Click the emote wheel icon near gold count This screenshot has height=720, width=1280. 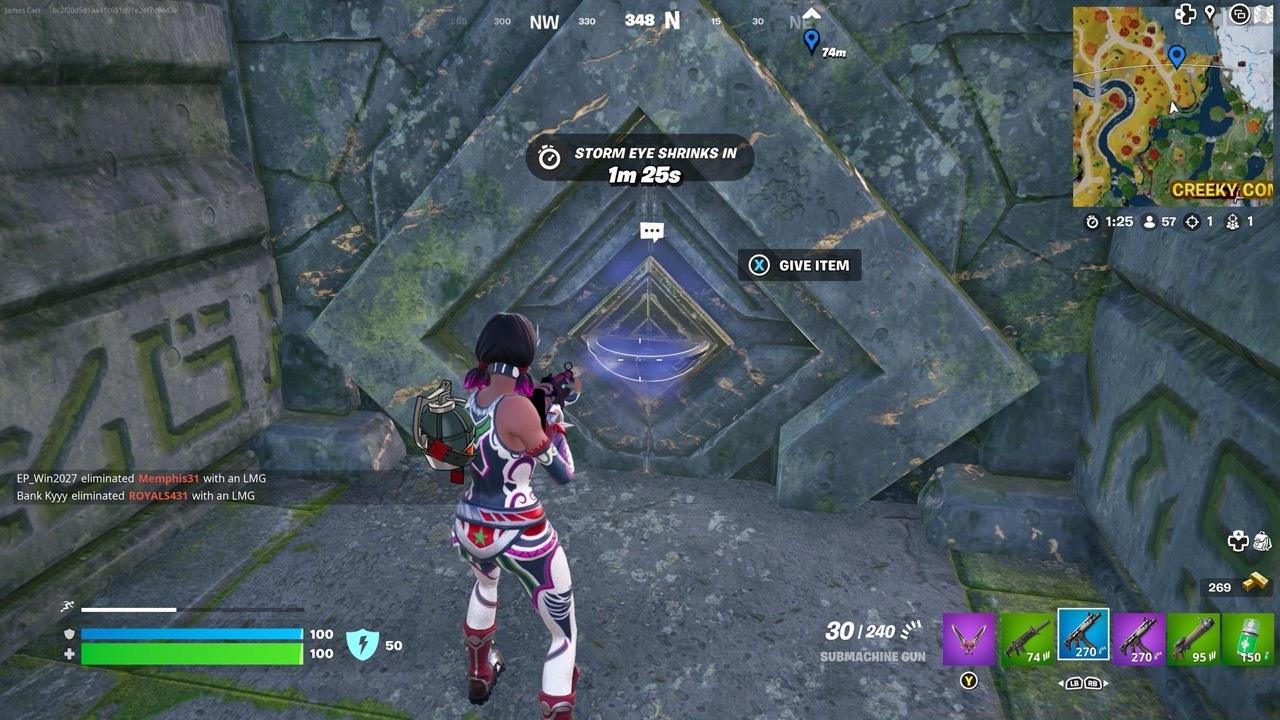(x=1237, y=542)
